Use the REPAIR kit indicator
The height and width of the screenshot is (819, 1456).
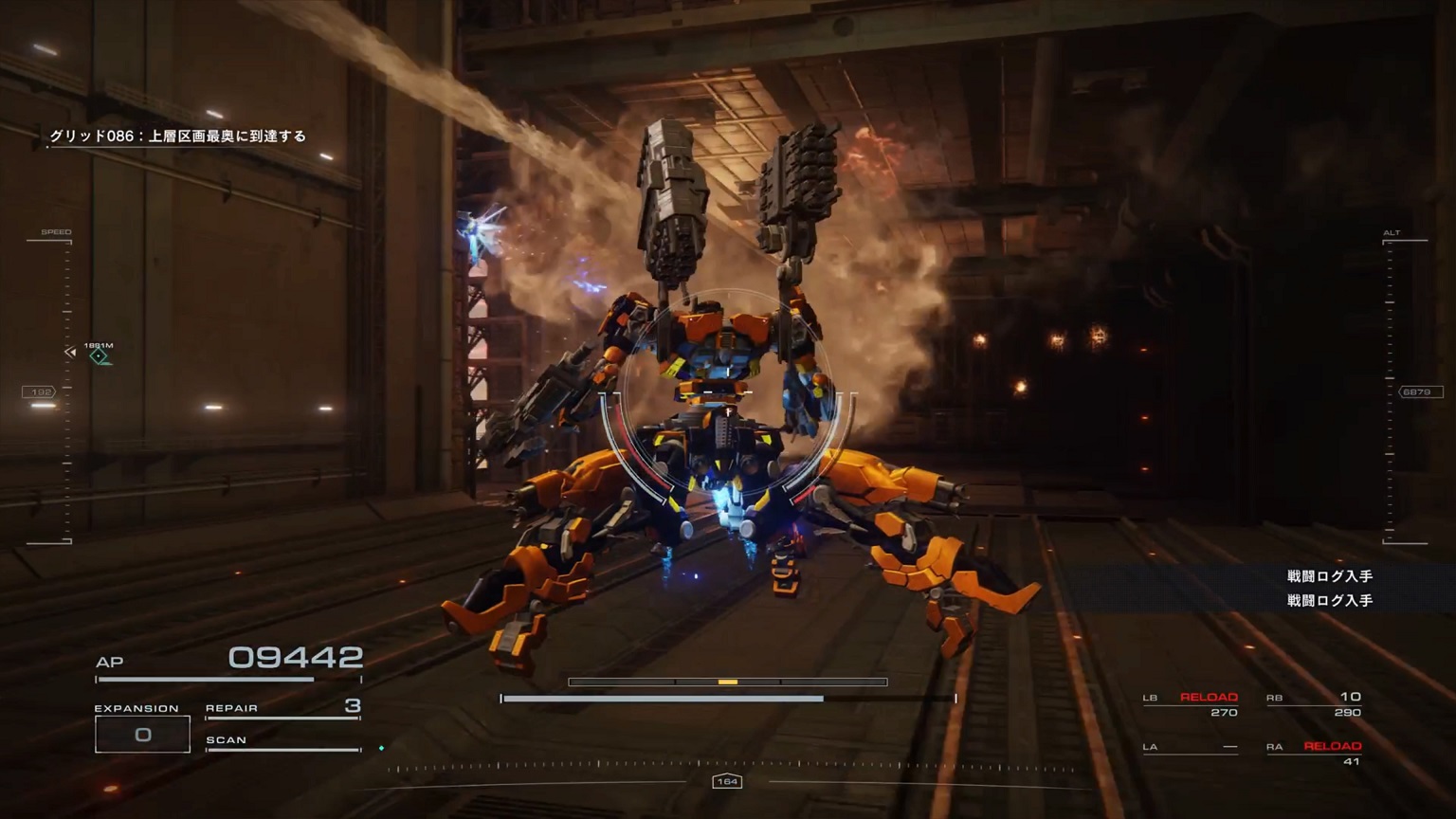tap(282, 708)
